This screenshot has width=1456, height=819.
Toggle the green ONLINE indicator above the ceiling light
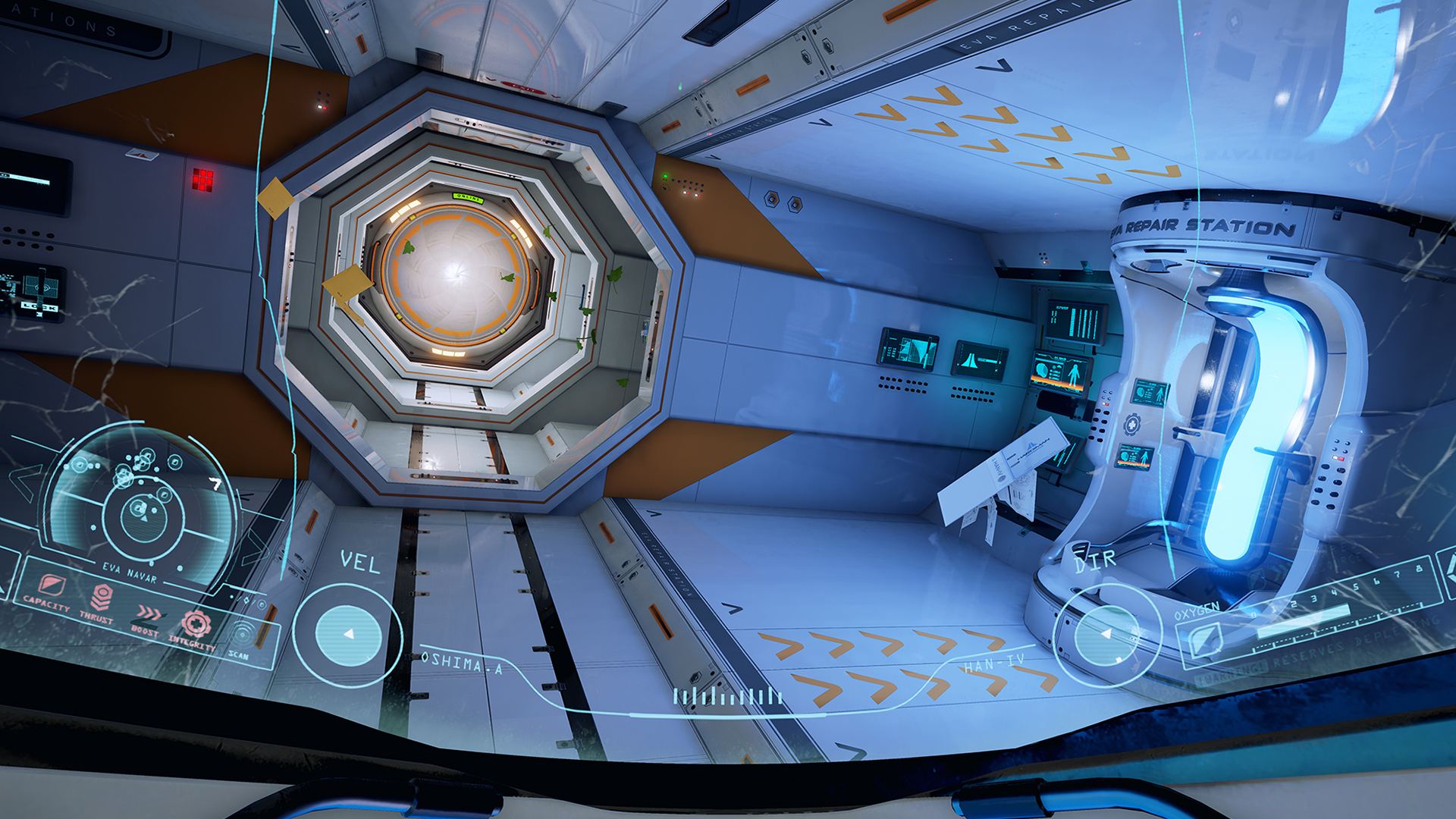pos(469,199)
